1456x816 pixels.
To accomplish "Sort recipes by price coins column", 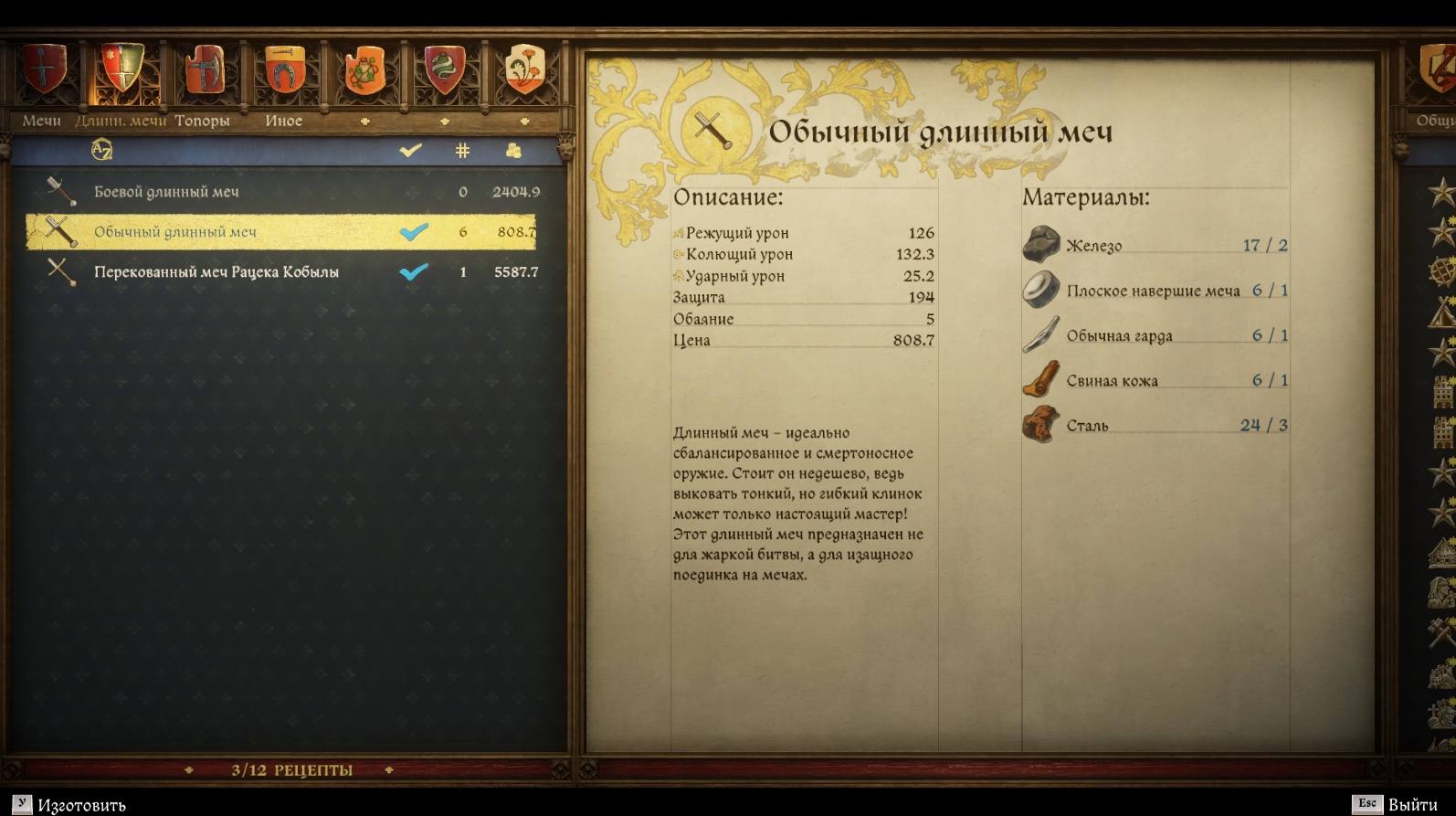I will (x=513, y=150).
